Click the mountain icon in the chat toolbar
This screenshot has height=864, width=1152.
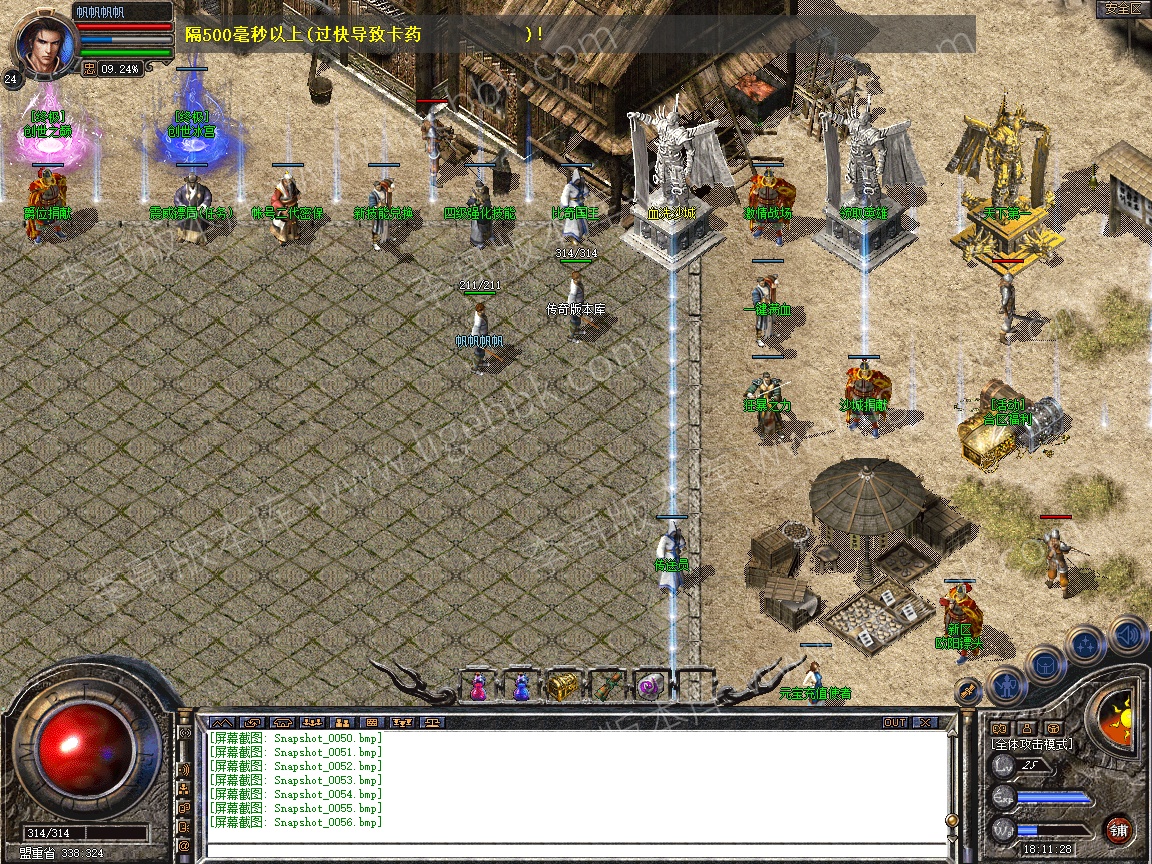[x=222, y=722]
